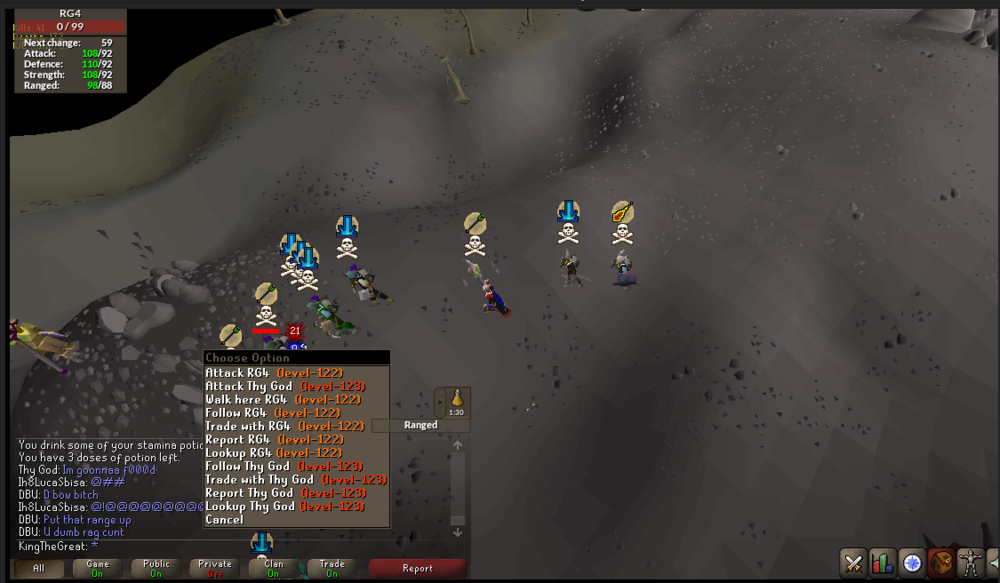Choose Walk here RG4
This screenshot has height=583, width=1000.
click(x=282, y=399)
